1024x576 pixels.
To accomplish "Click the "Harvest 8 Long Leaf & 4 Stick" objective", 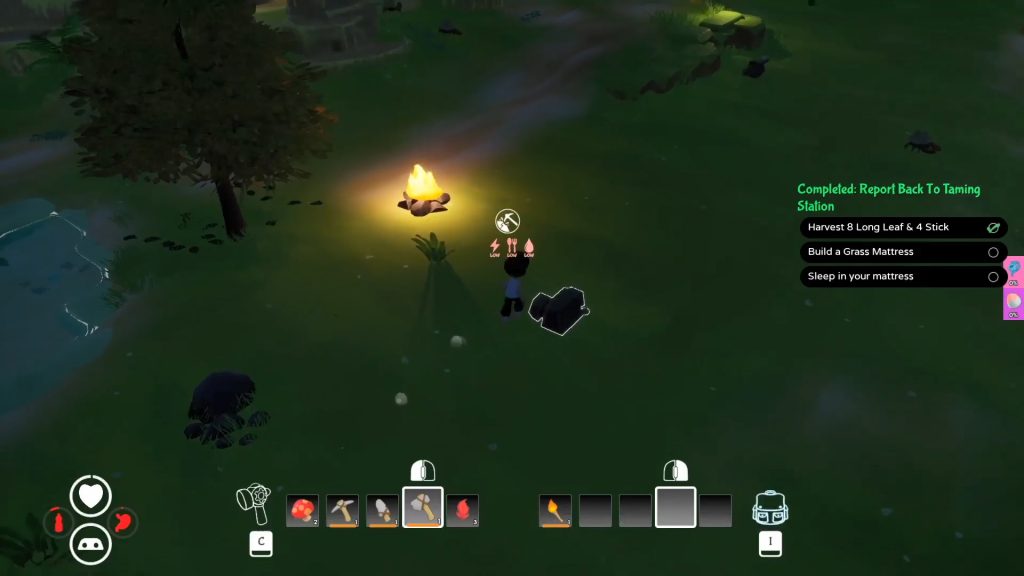I will click(903, 227).
